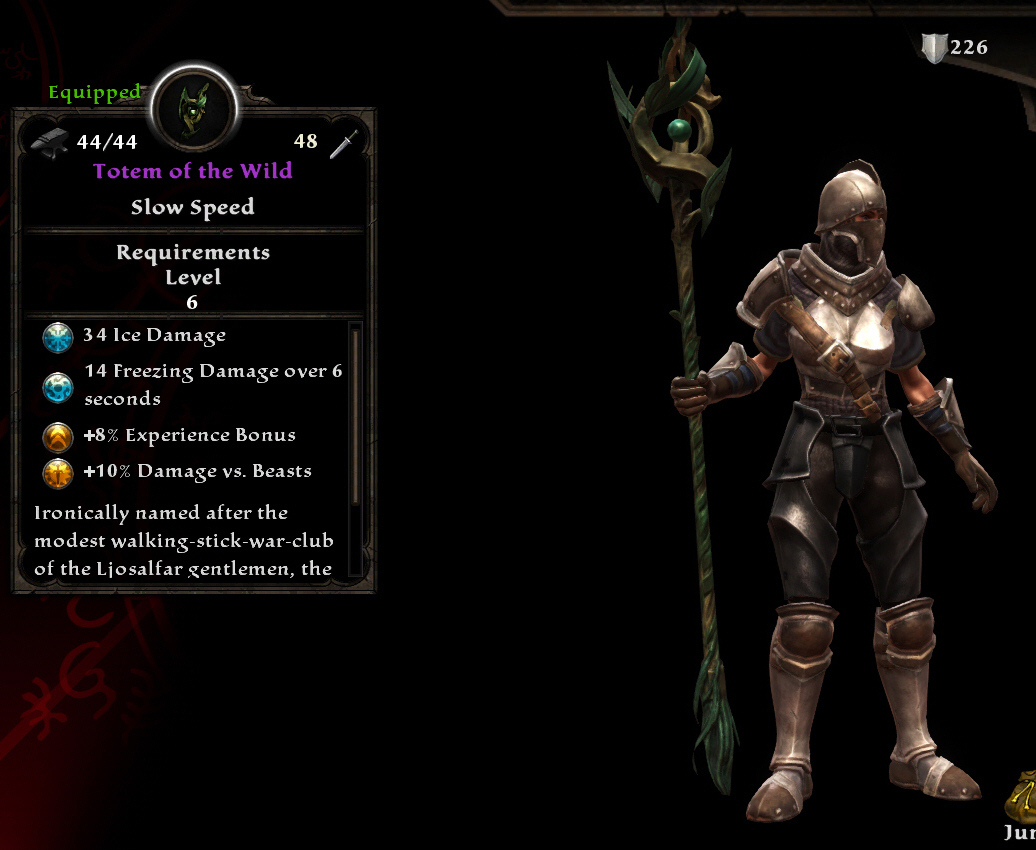Click the item stats panel scrollbar
This screenshot has width=1036, height=850.
click(x=354, y=415)
